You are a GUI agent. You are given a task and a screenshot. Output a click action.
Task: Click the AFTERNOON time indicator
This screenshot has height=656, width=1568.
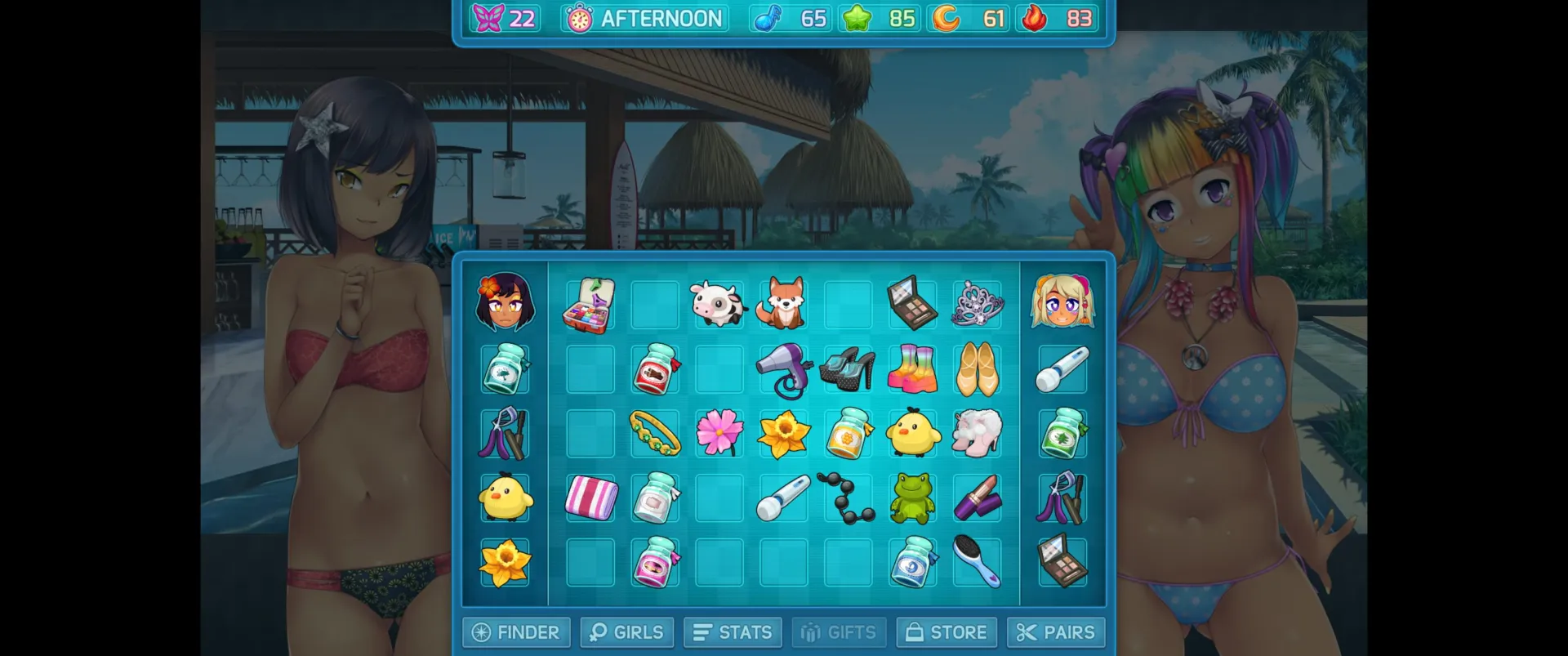(644, 17)
